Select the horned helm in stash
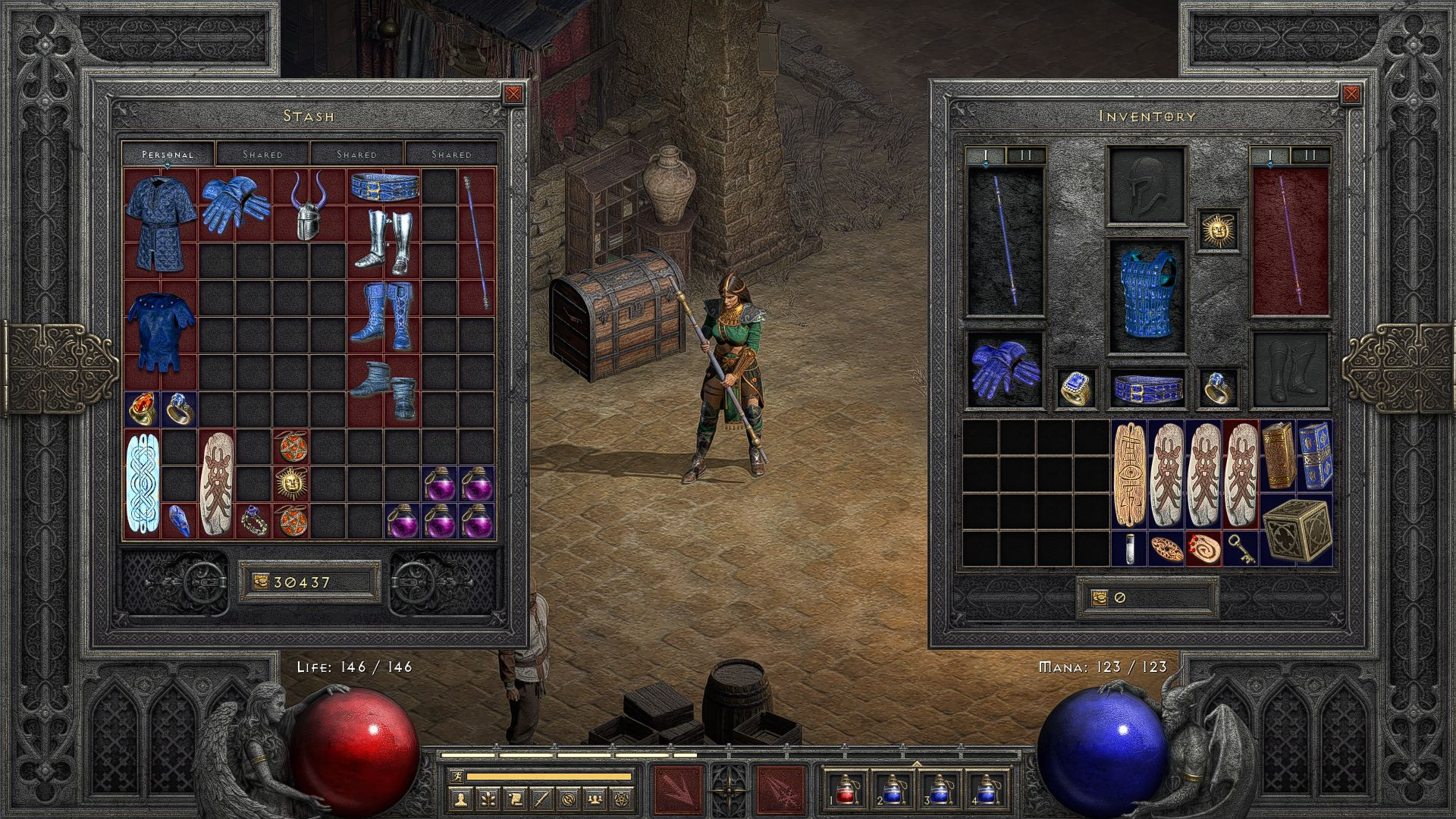The width and height of the screenshot is (1456, 819). [309, 206]
